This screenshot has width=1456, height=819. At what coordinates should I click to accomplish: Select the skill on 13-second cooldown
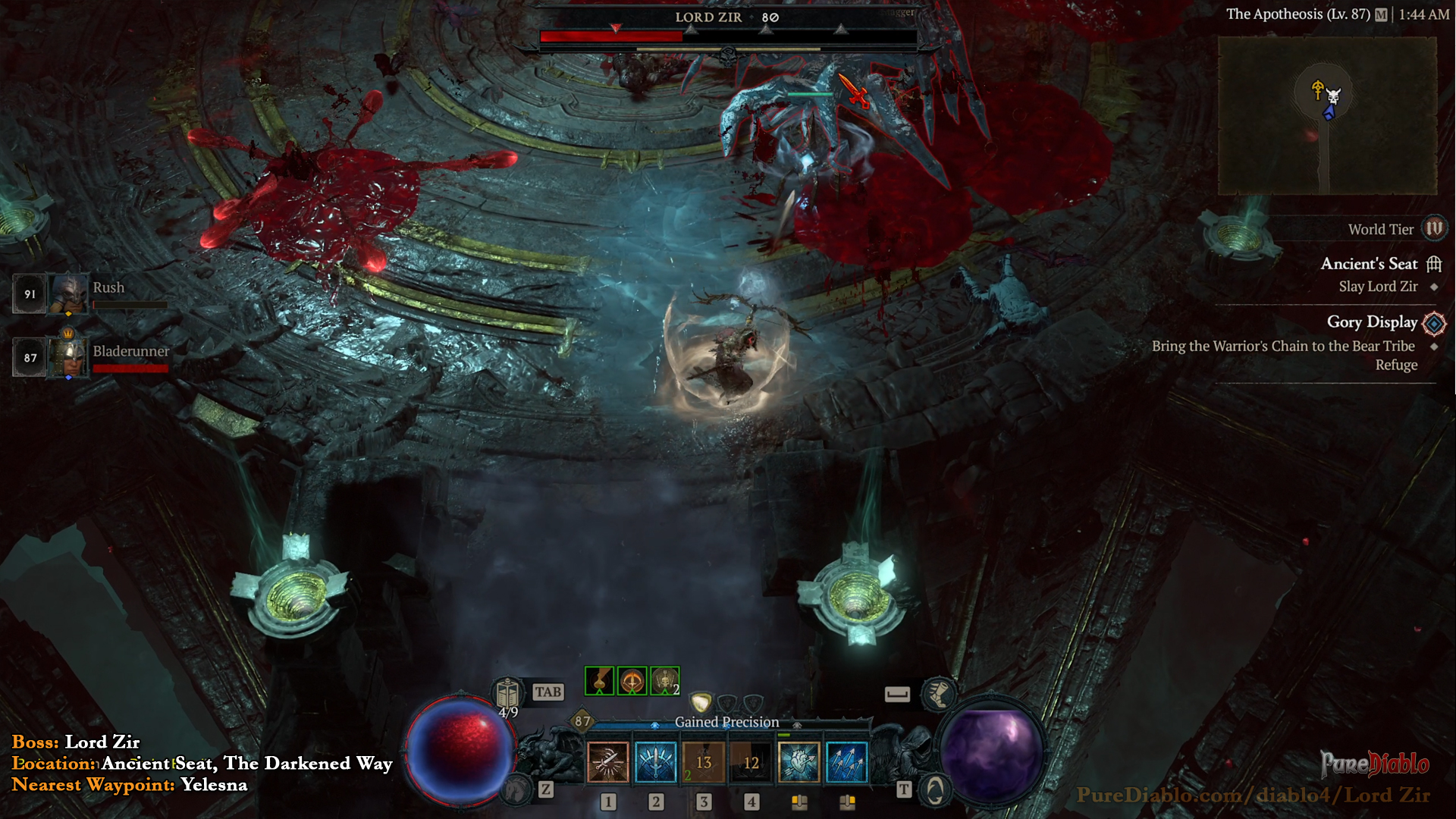point(704,762)
